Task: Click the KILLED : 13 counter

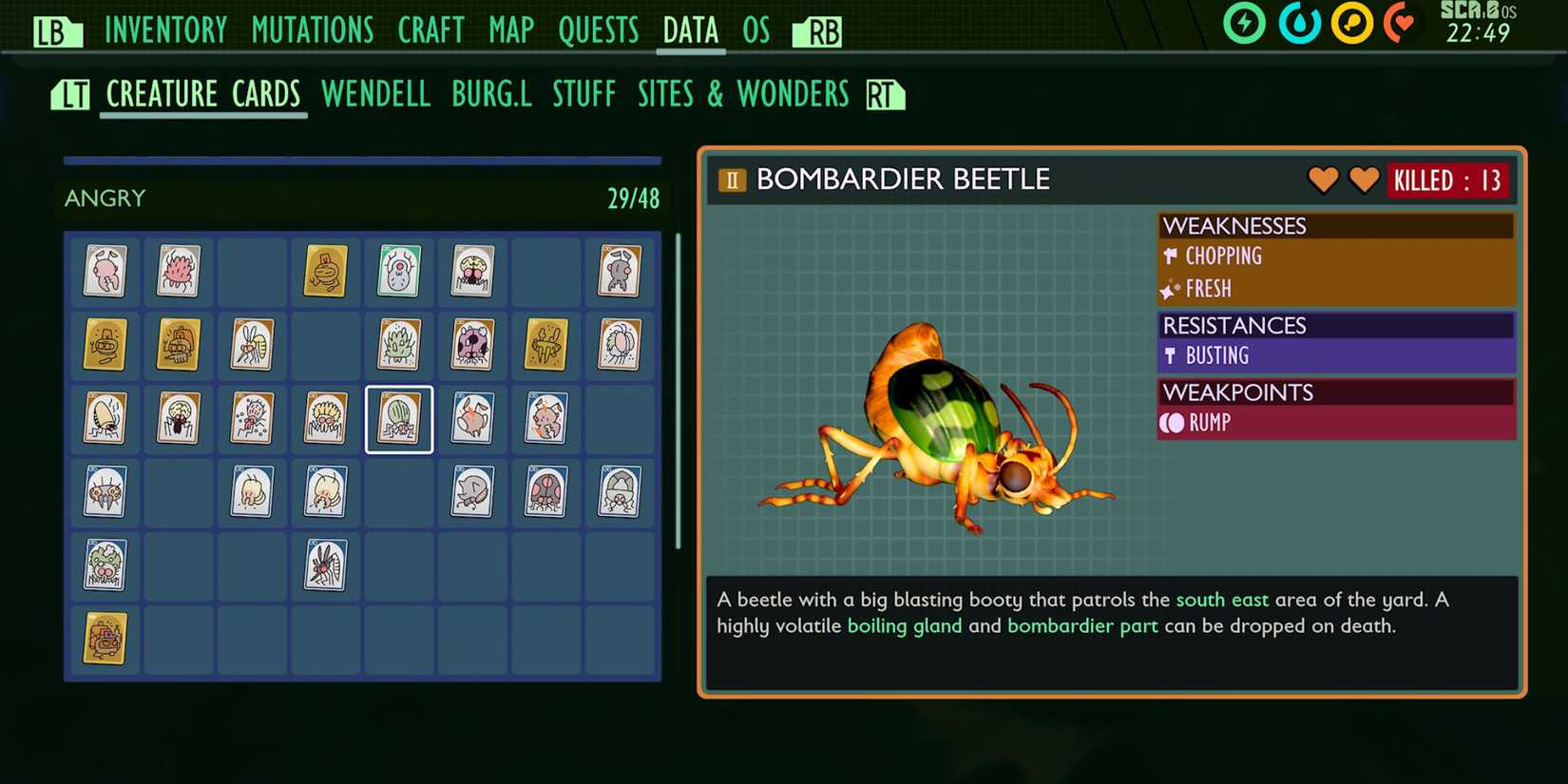Action: pyautogui.click(x=1447, y=180)
